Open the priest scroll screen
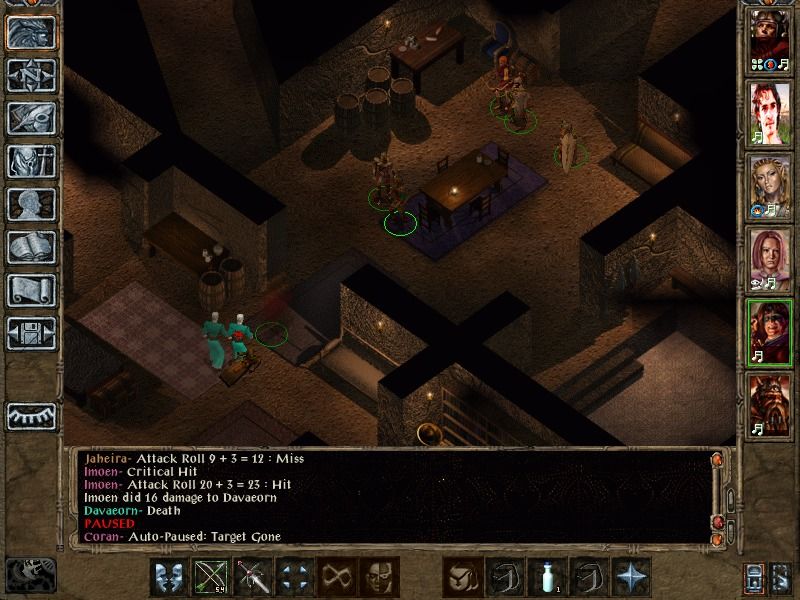This screenshot has width=800, height=600. point(31,290)
